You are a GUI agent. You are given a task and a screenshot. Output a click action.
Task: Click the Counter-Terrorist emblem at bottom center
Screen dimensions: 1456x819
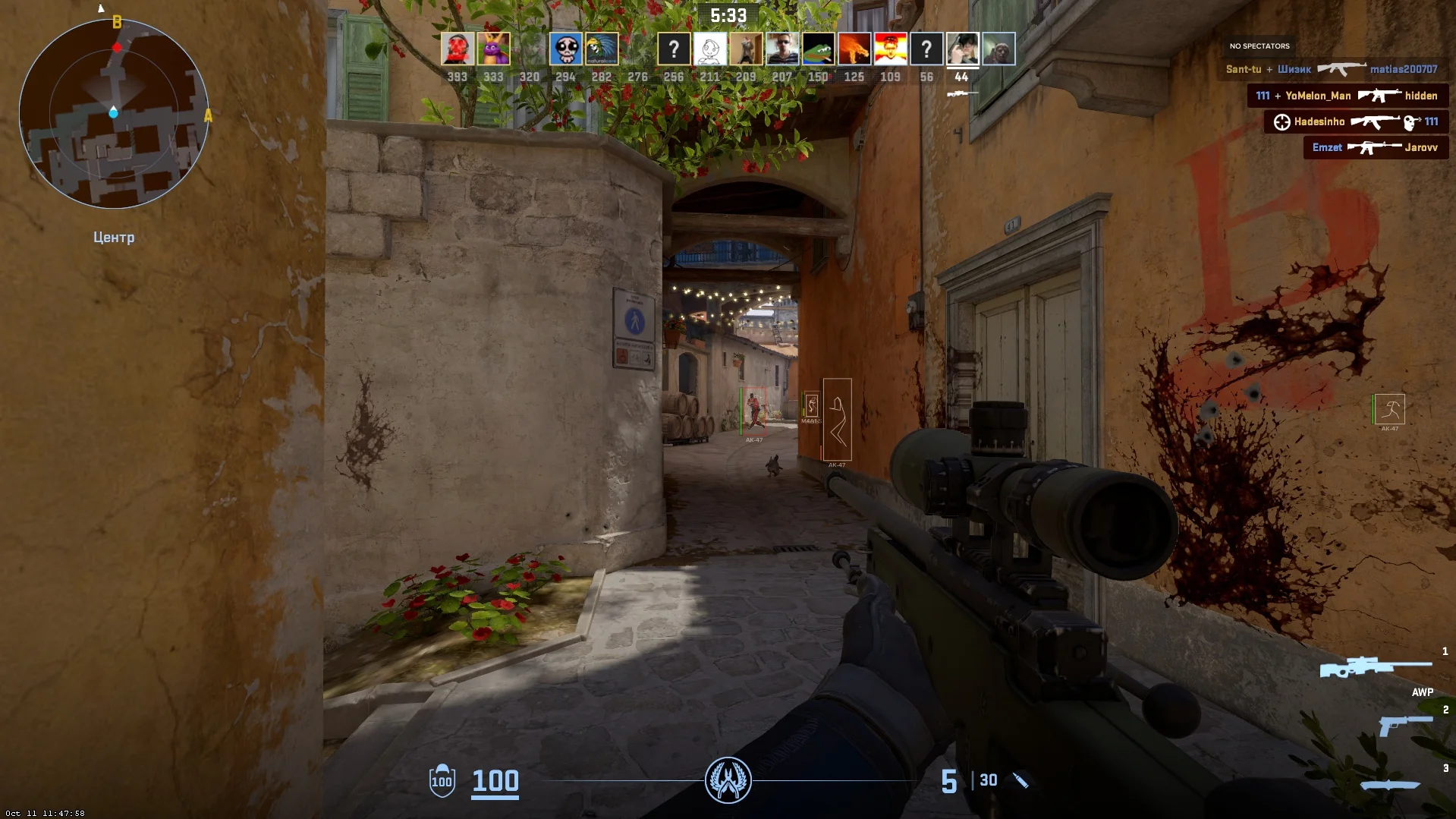pos(728,780)
